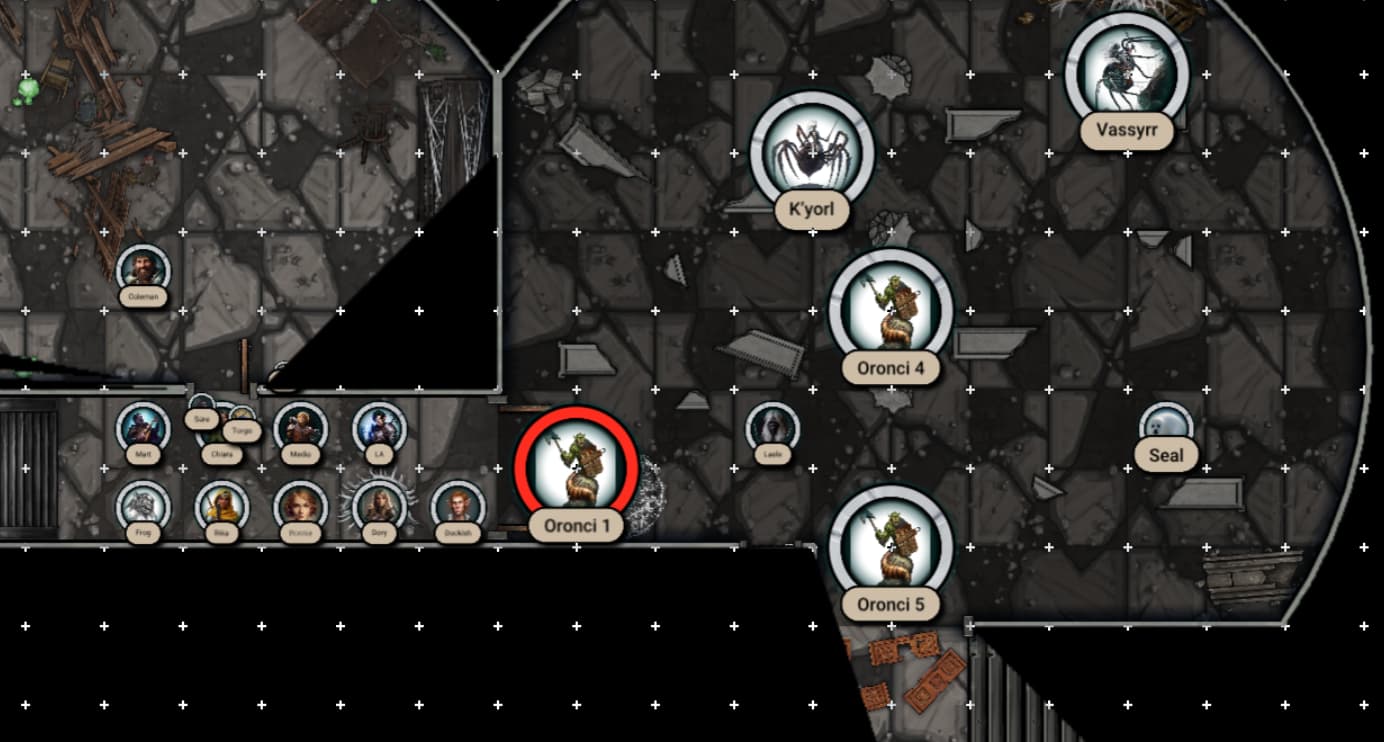The width and height of the screenshot is (1384, 742).
Task: Choose the Vassyrr token
Action: (1126, 72)
